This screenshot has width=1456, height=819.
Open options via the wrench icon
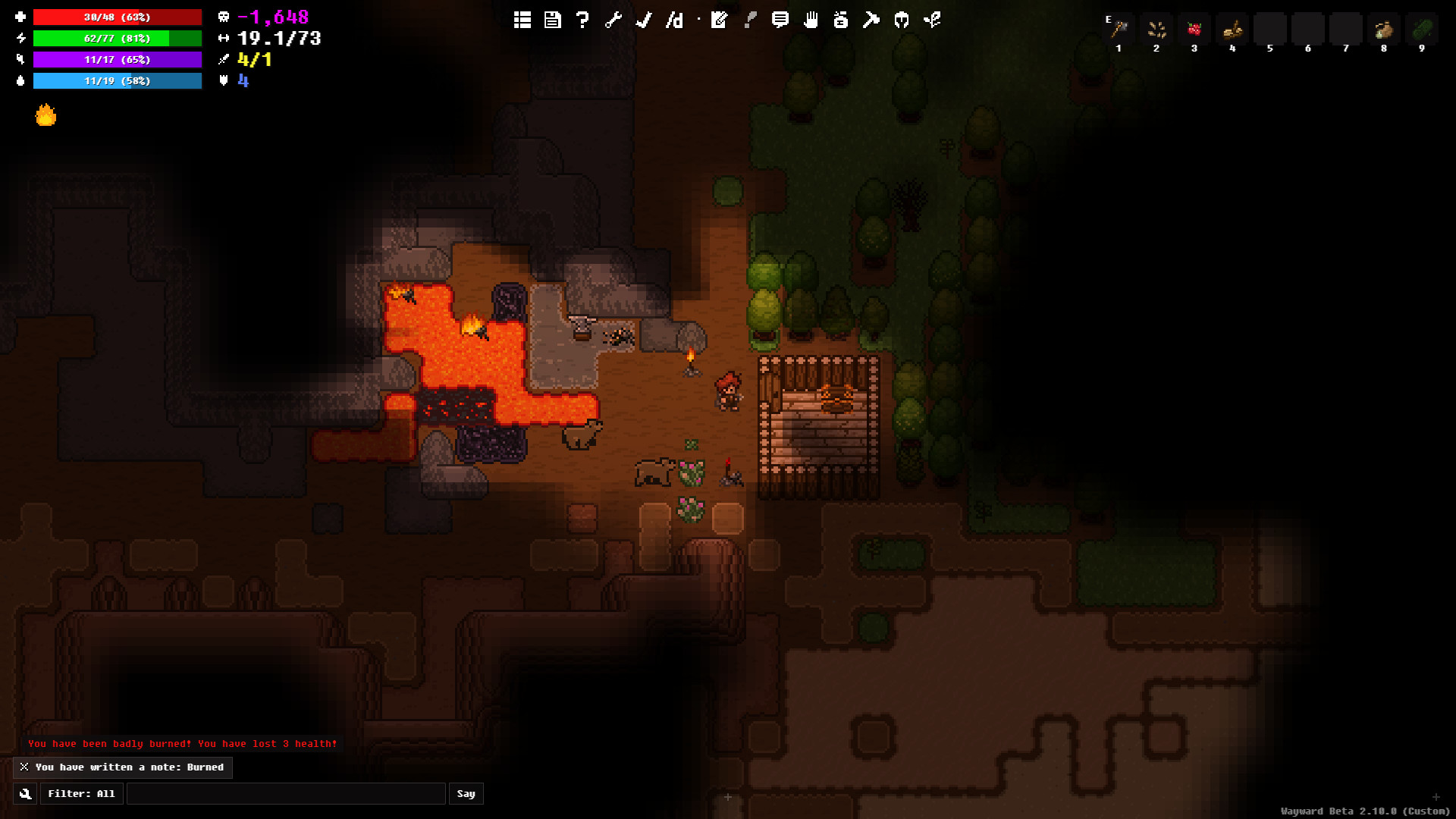(613, 20)
